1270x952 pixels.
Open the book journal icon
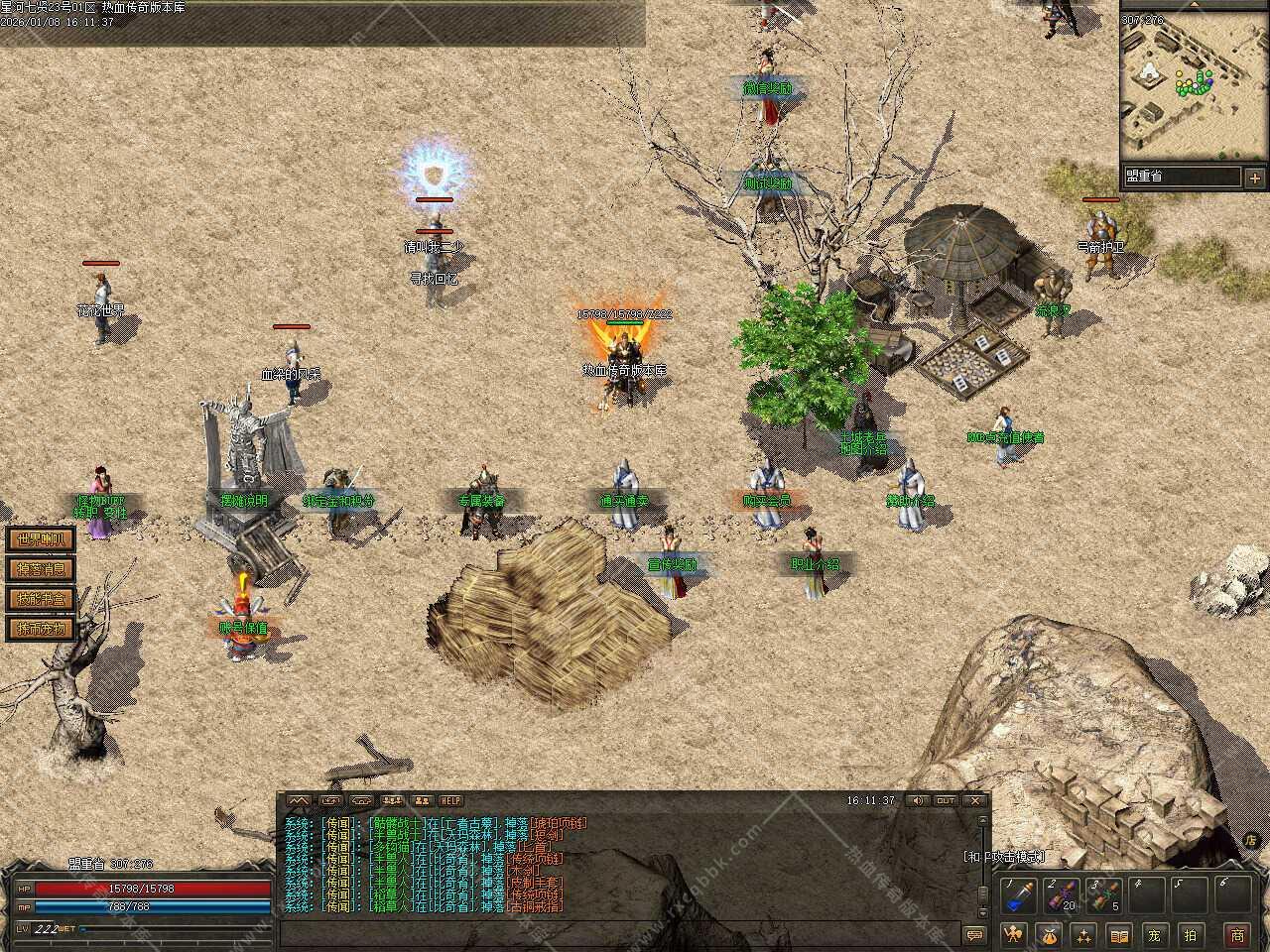[x=1119, y=934]
